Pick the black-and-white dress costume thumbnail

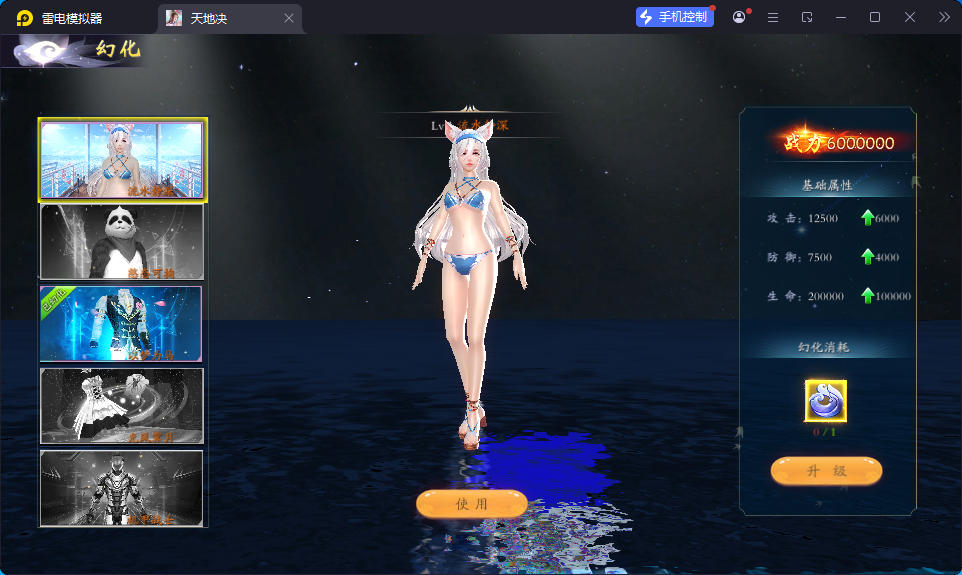(x=122, y=406)
